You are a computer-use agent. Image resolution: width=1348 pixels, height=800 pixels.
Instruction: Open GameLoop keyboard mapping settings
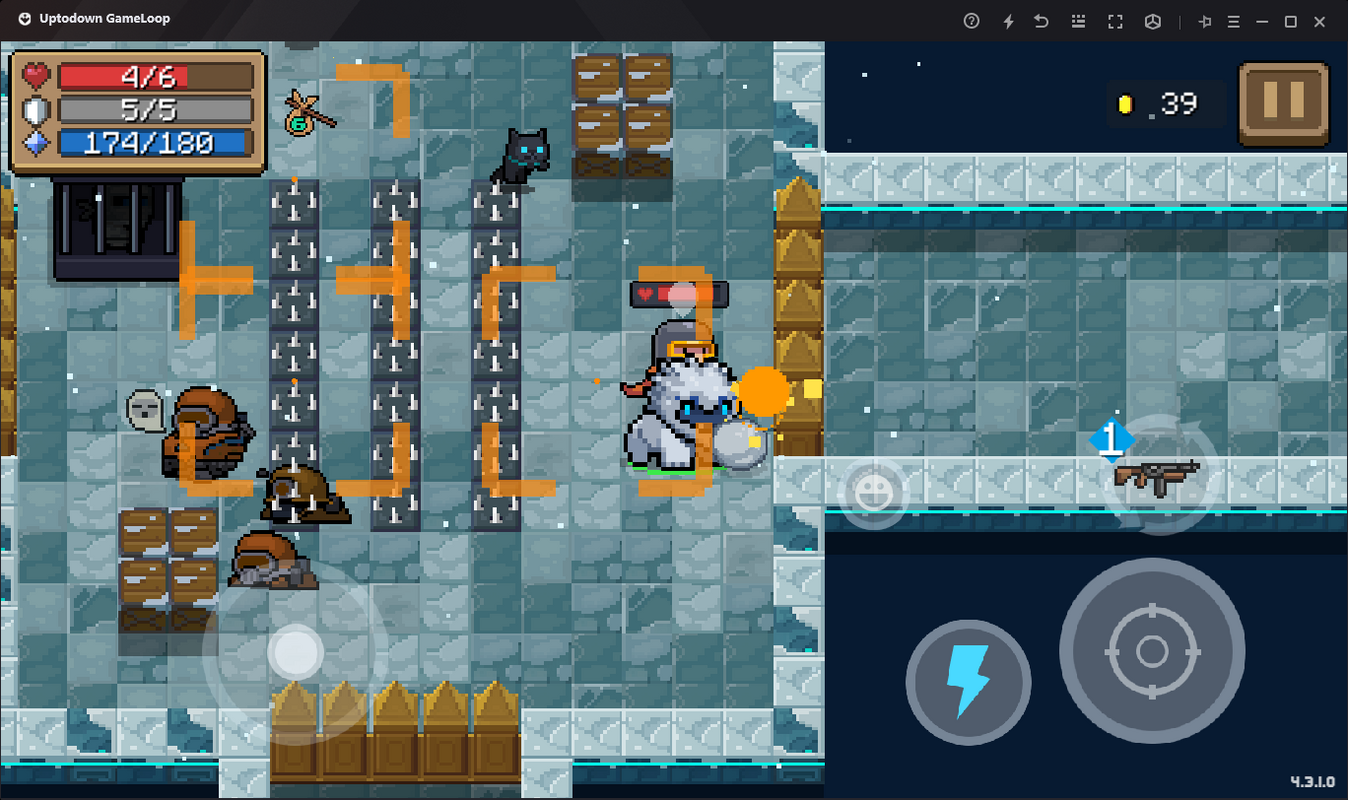pos(1078,20)
